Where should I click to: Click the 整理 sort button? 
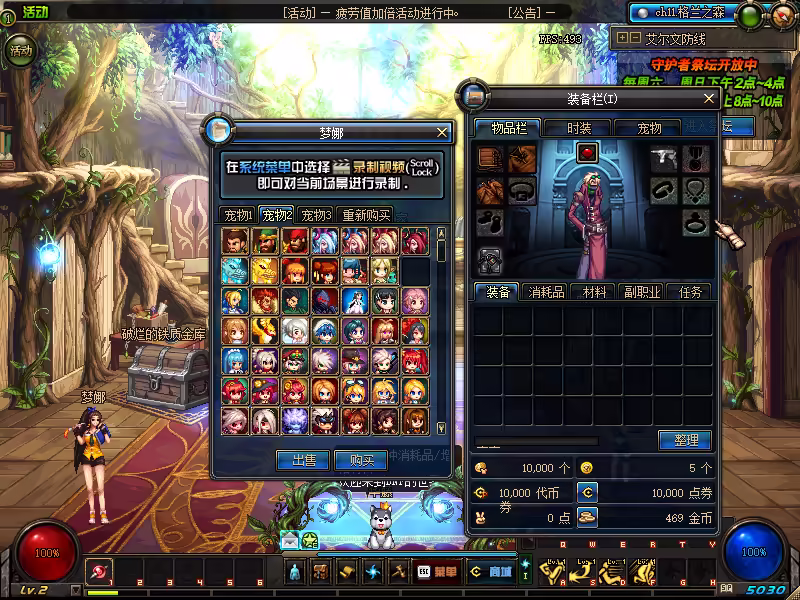[685, 440]
